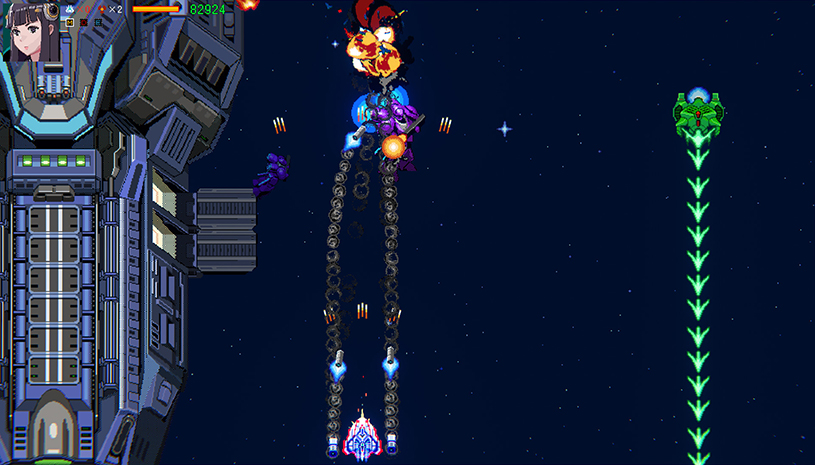Activate the bomb stock icon

[102, 9]
